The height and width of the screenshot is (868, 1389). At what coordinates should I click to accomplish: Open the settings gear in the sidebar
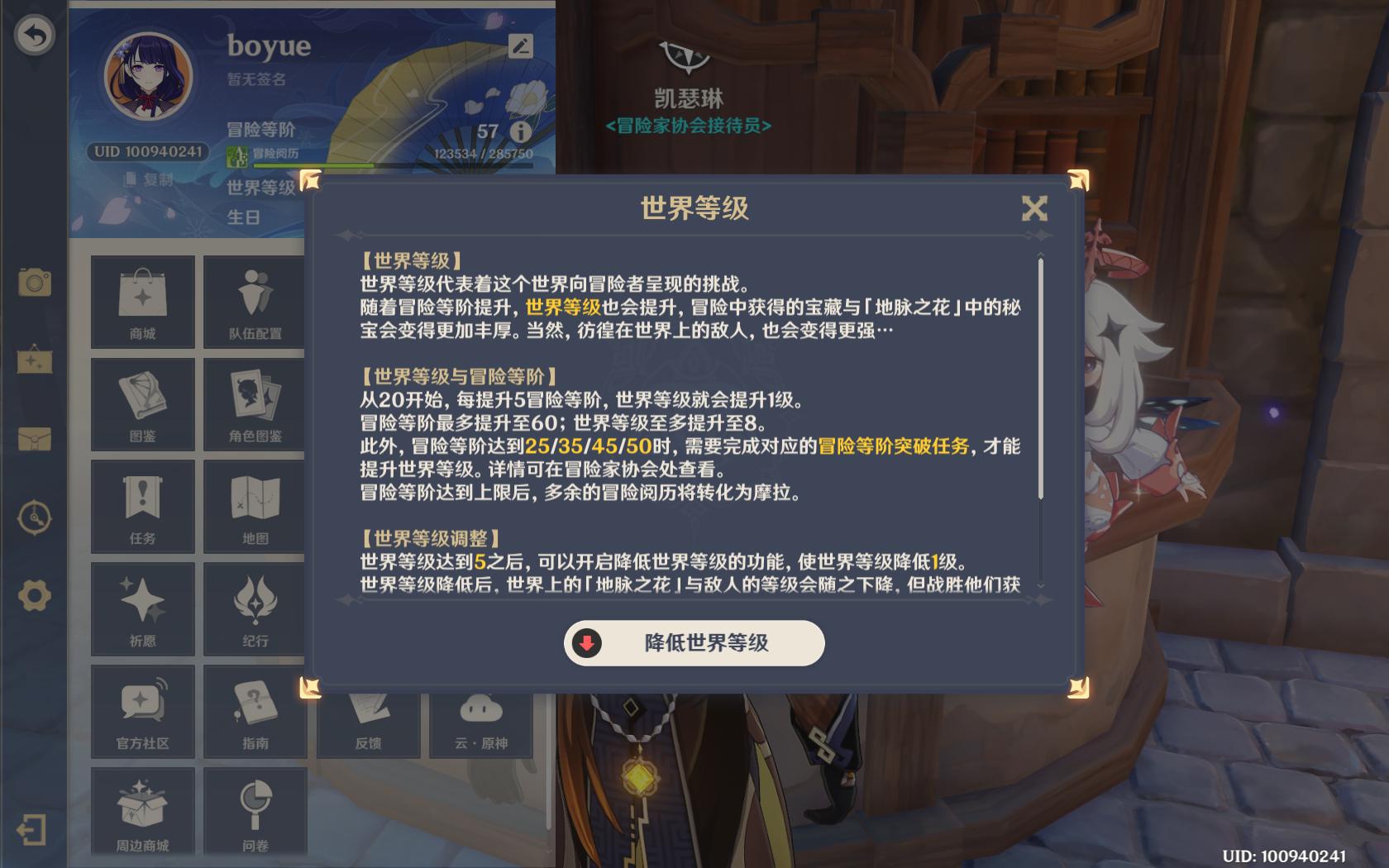34,582
